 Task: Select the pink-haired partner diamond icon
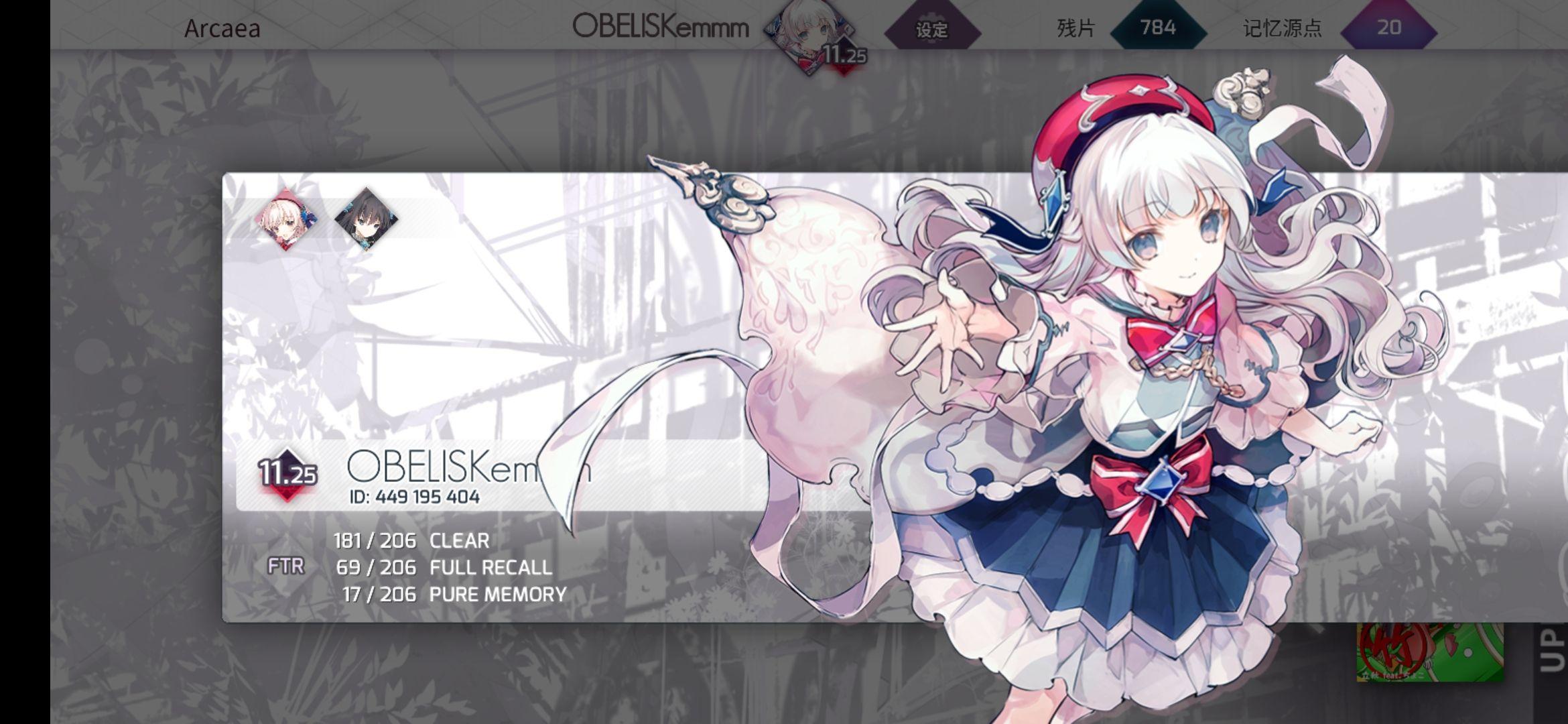click(x=287, y=218)
